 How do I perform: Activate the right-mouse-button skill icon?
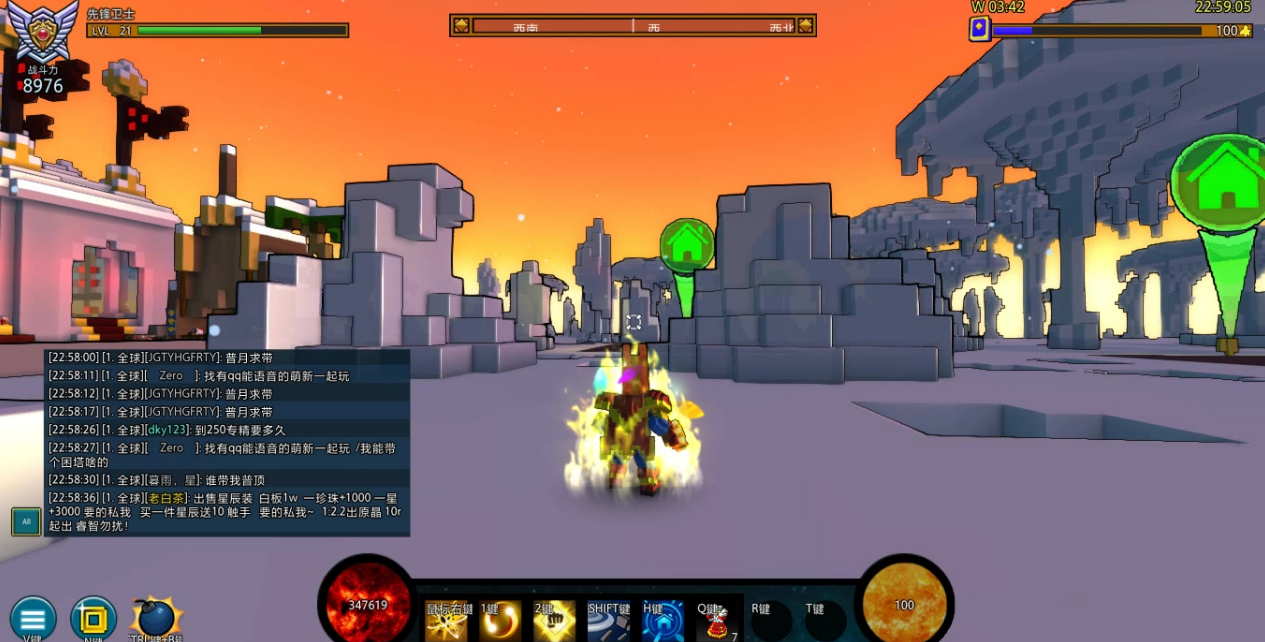445,621
